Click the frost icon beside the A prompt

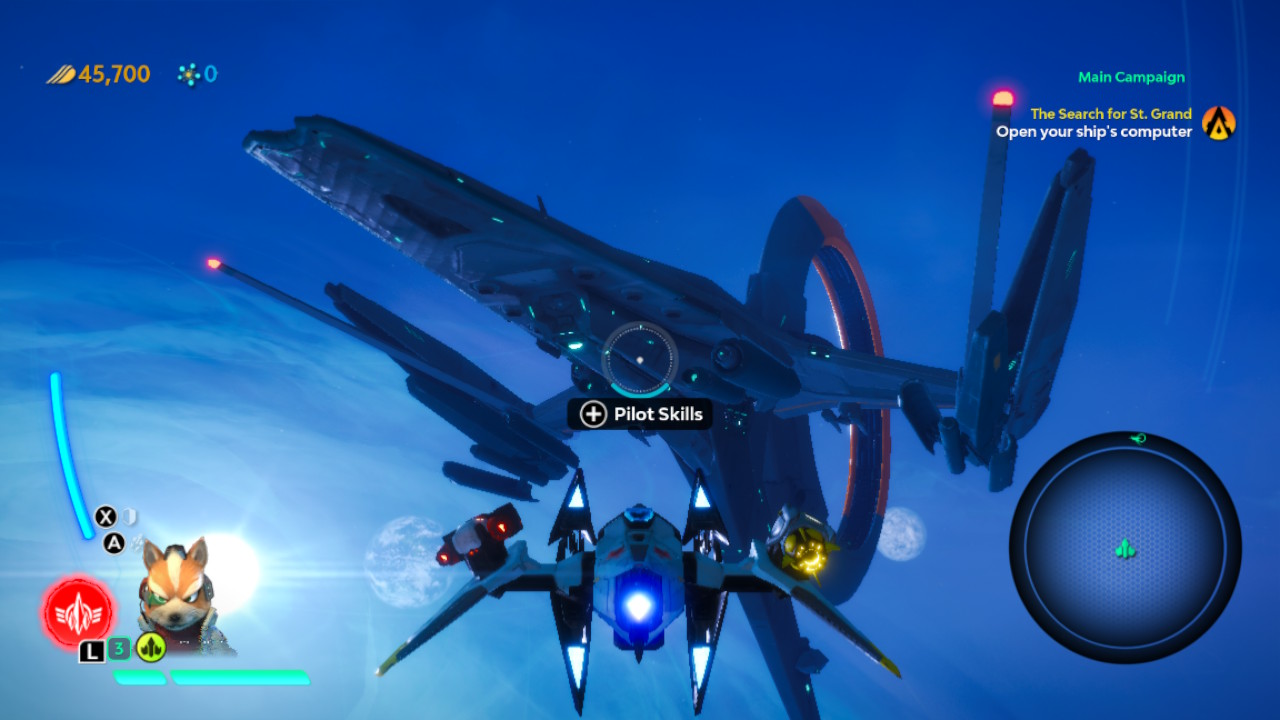pos(136,541)
